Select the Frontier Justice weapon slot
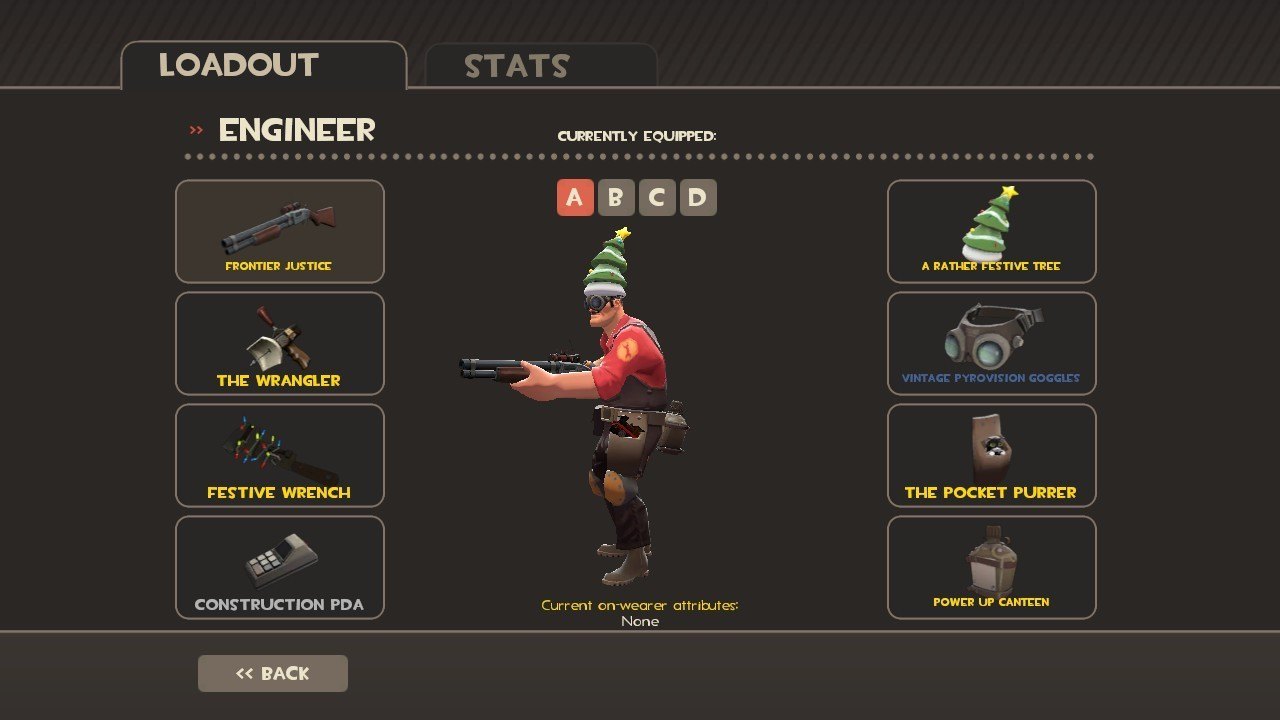This screenshot has height=720, width=1280. click(x=280, y=231)
